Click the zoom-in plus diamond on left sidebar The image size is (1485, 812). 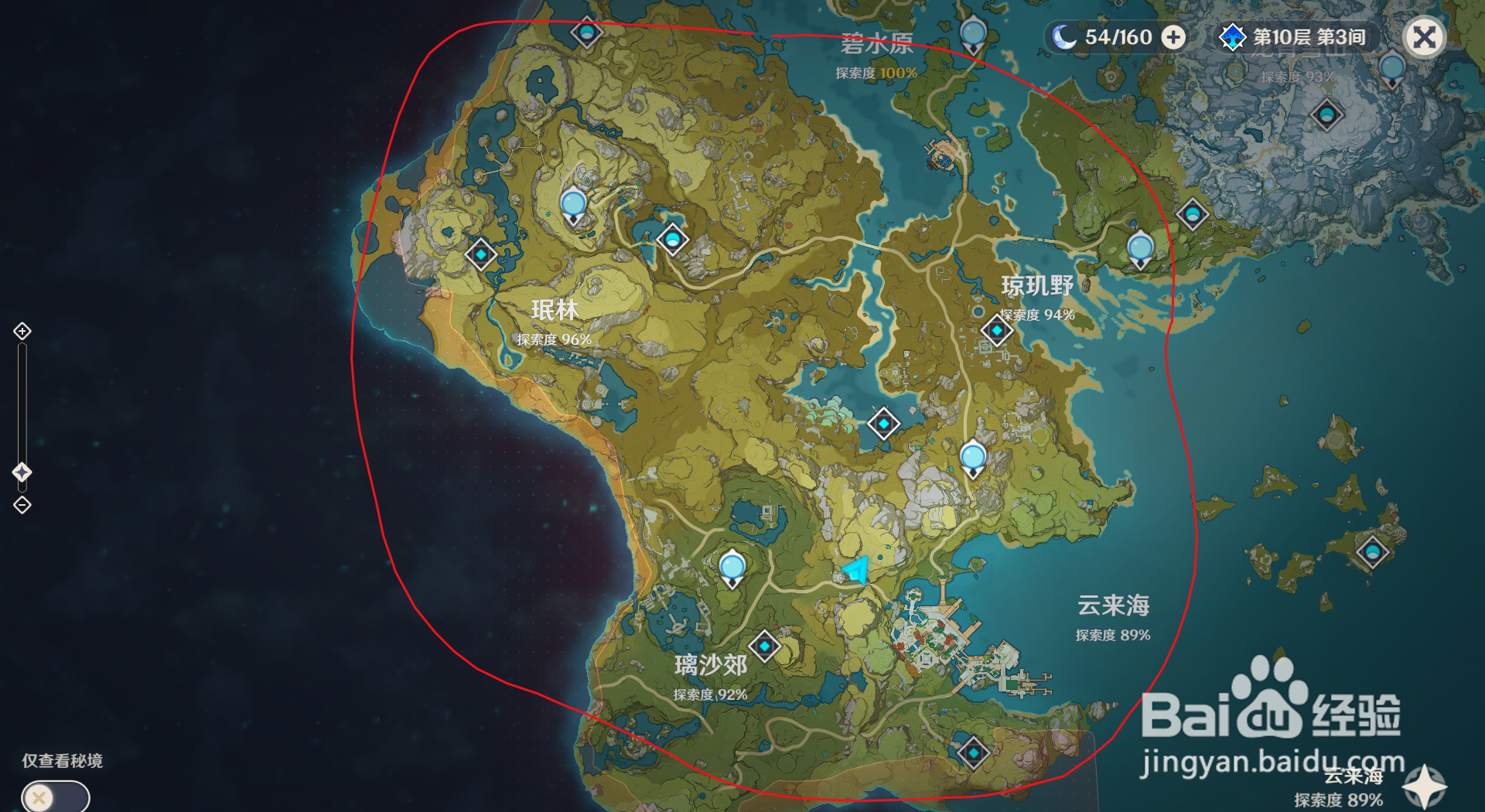(x=21, y=329)
